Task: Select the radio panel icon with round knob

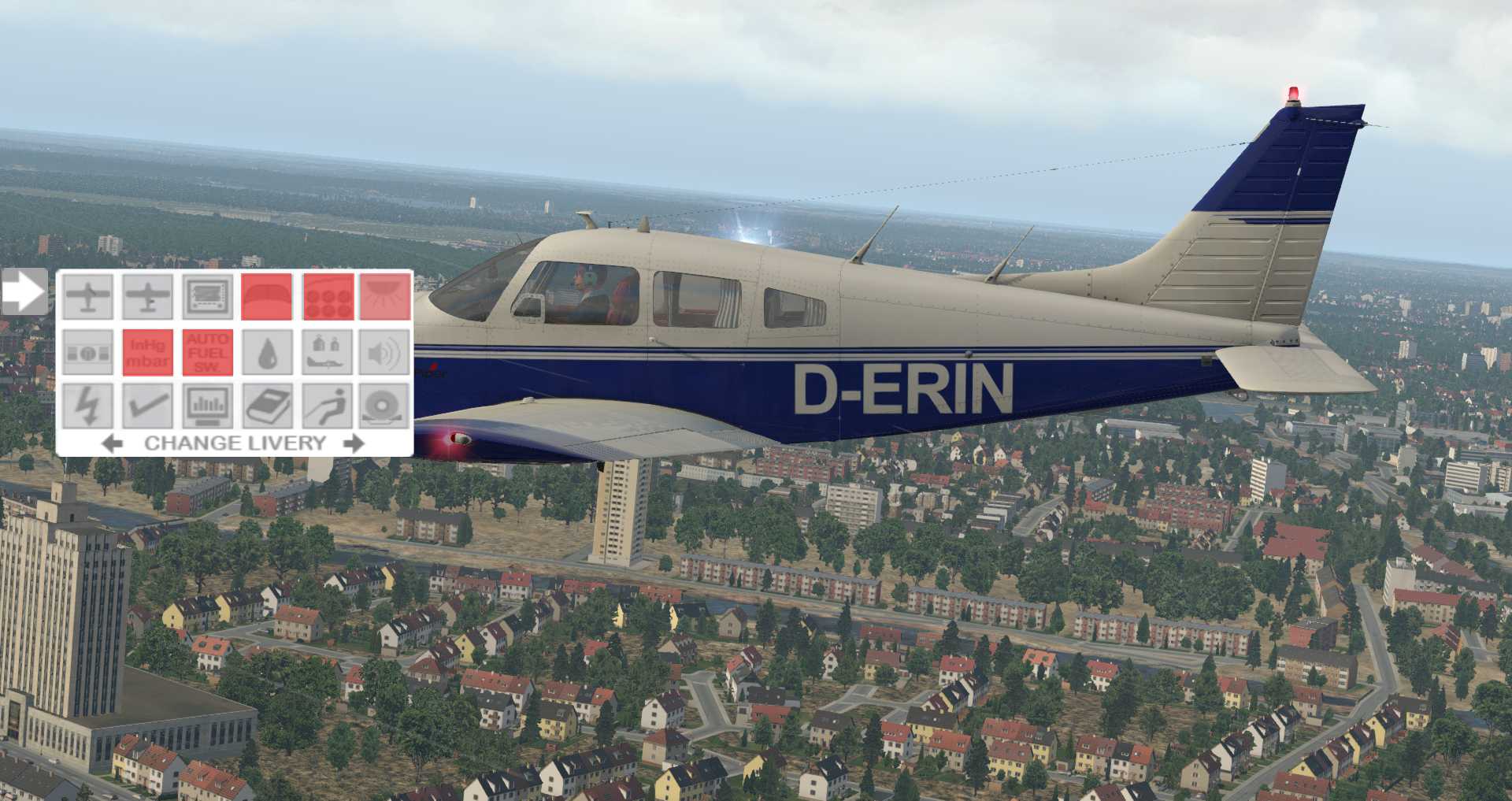Action: coord(87,352)
